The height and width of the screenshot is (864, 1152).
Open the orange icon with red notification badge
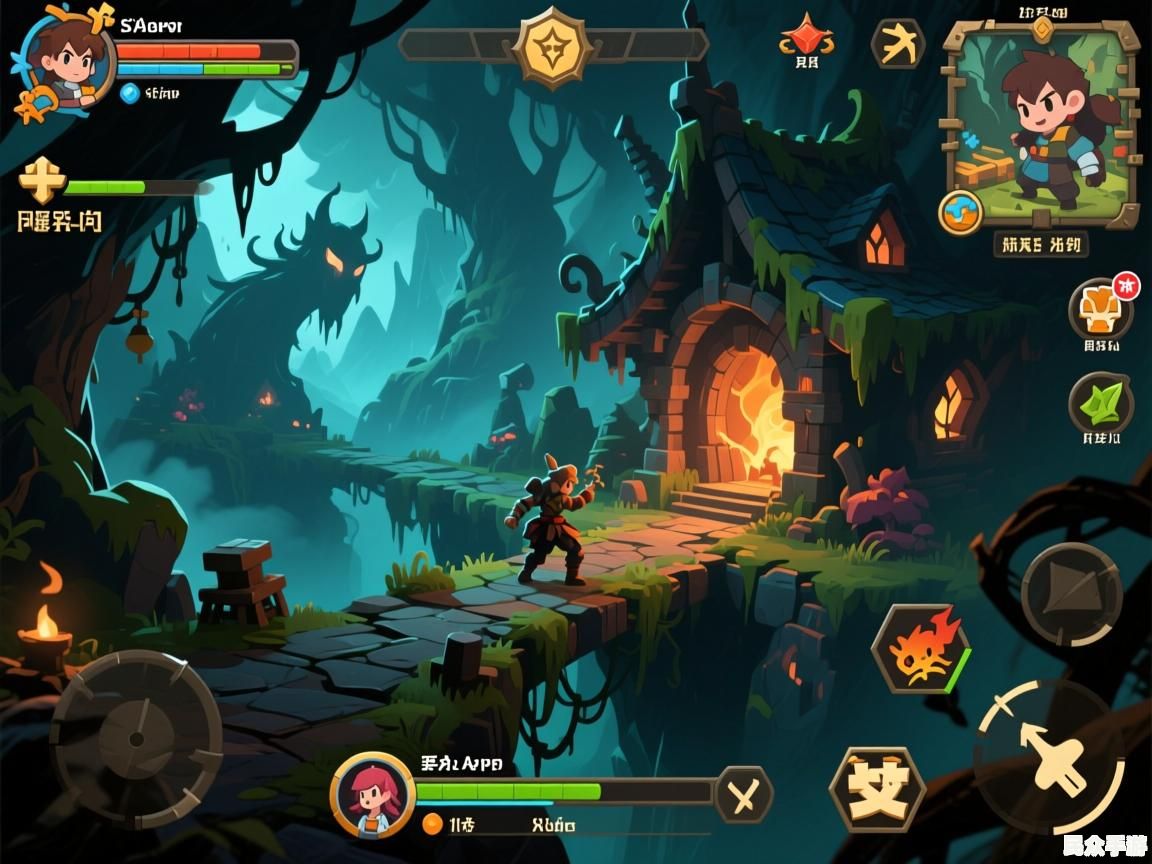pos(1100,309)
